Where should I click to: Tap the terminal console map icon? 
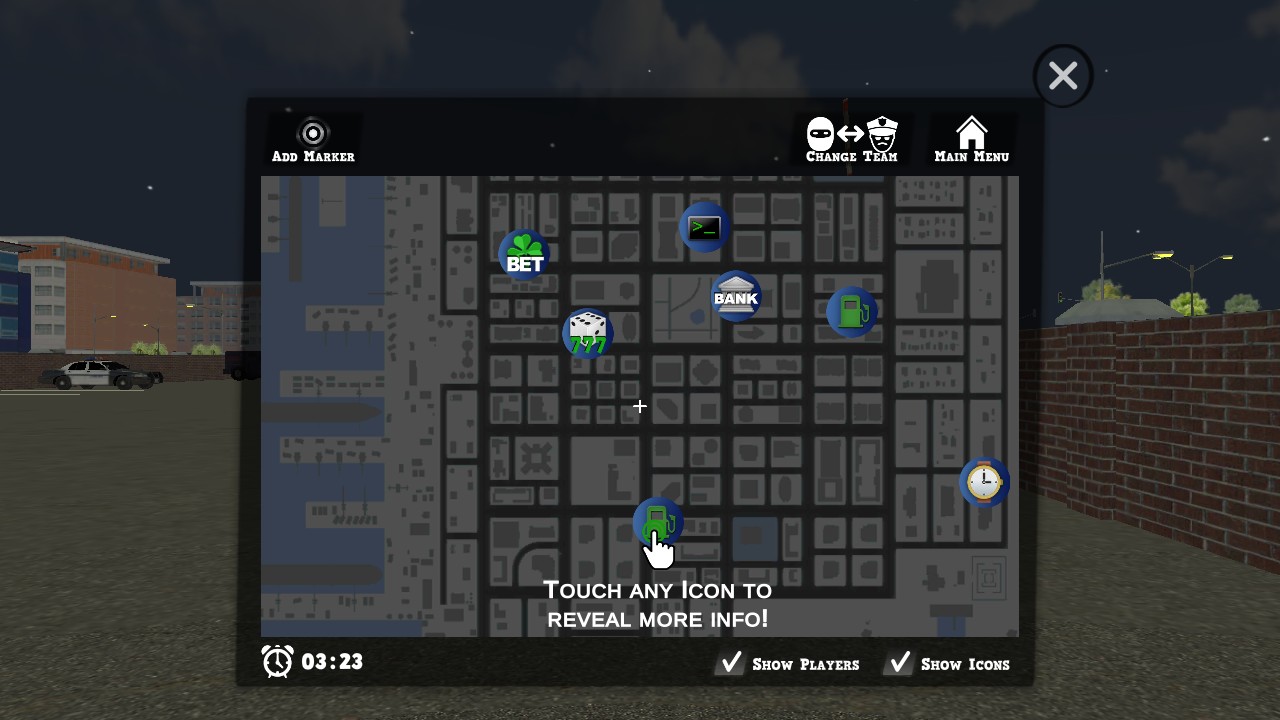pos(704,227)
